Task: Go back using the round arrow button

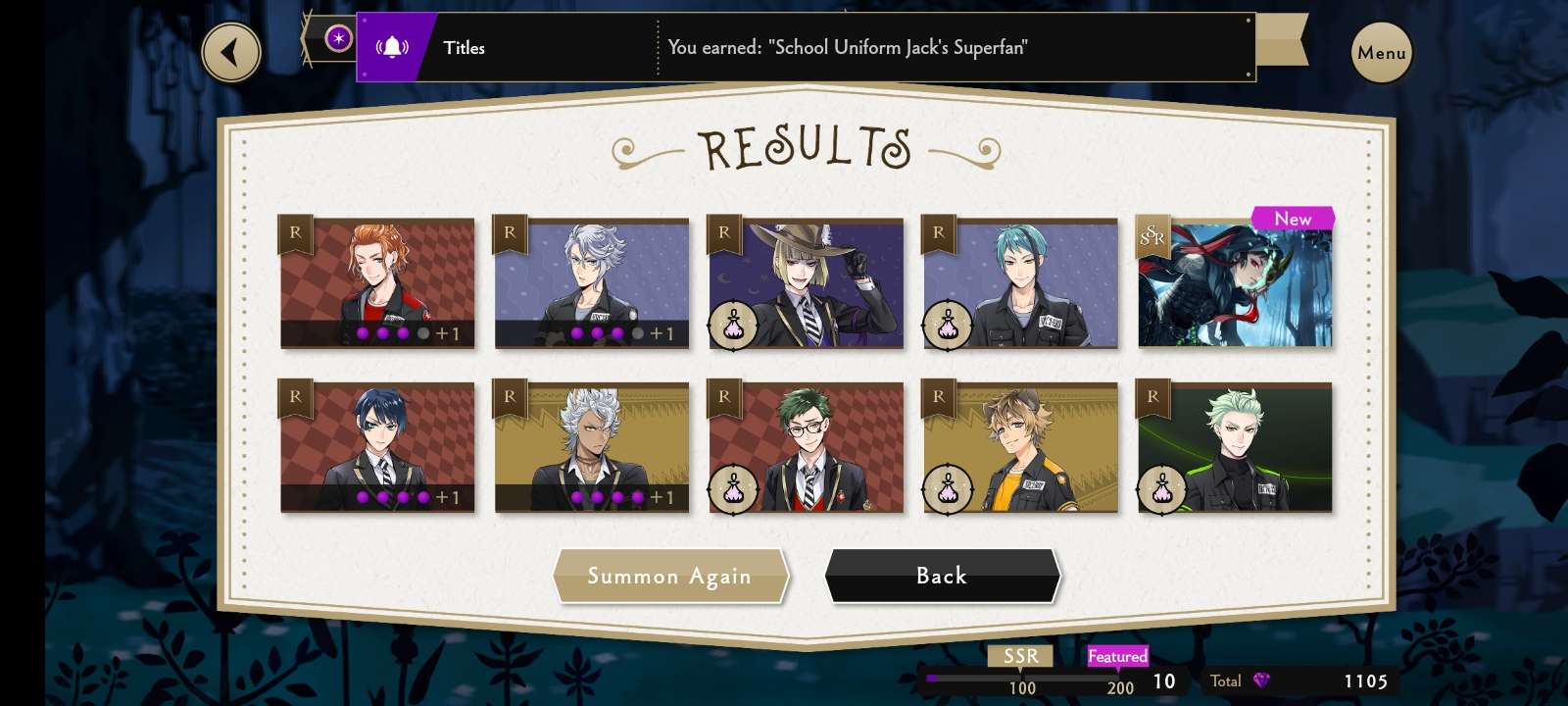Action: click(x=231, y=52)
